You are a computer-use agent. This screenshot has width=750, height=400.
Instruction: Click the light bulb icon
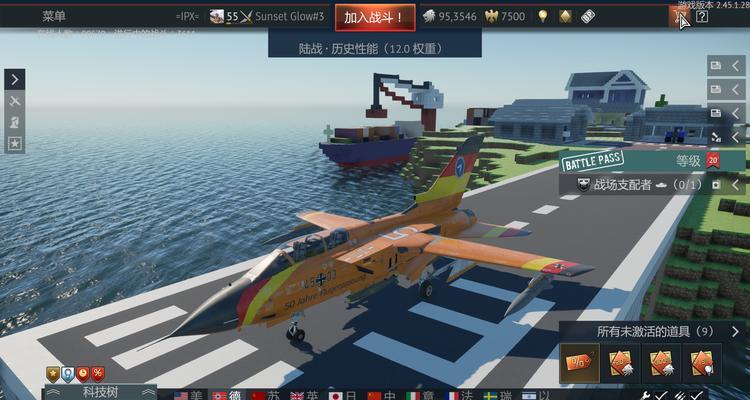point(543,16)
